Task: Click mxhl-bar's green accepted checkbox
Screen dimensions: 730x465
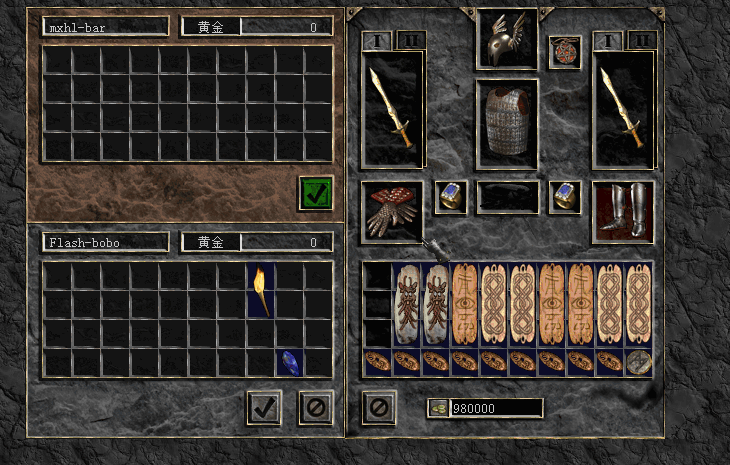Action: coord(316,193)
